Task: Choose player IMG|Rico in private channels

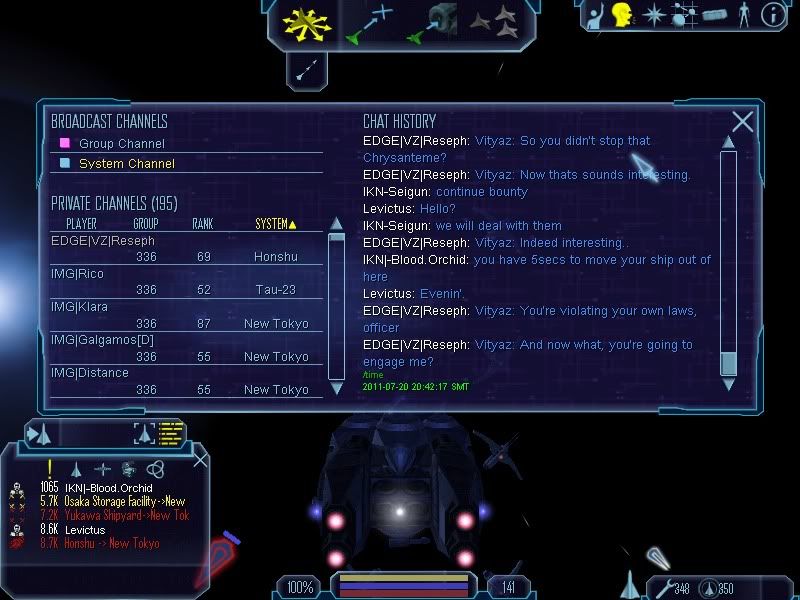Action: [77, 274]
